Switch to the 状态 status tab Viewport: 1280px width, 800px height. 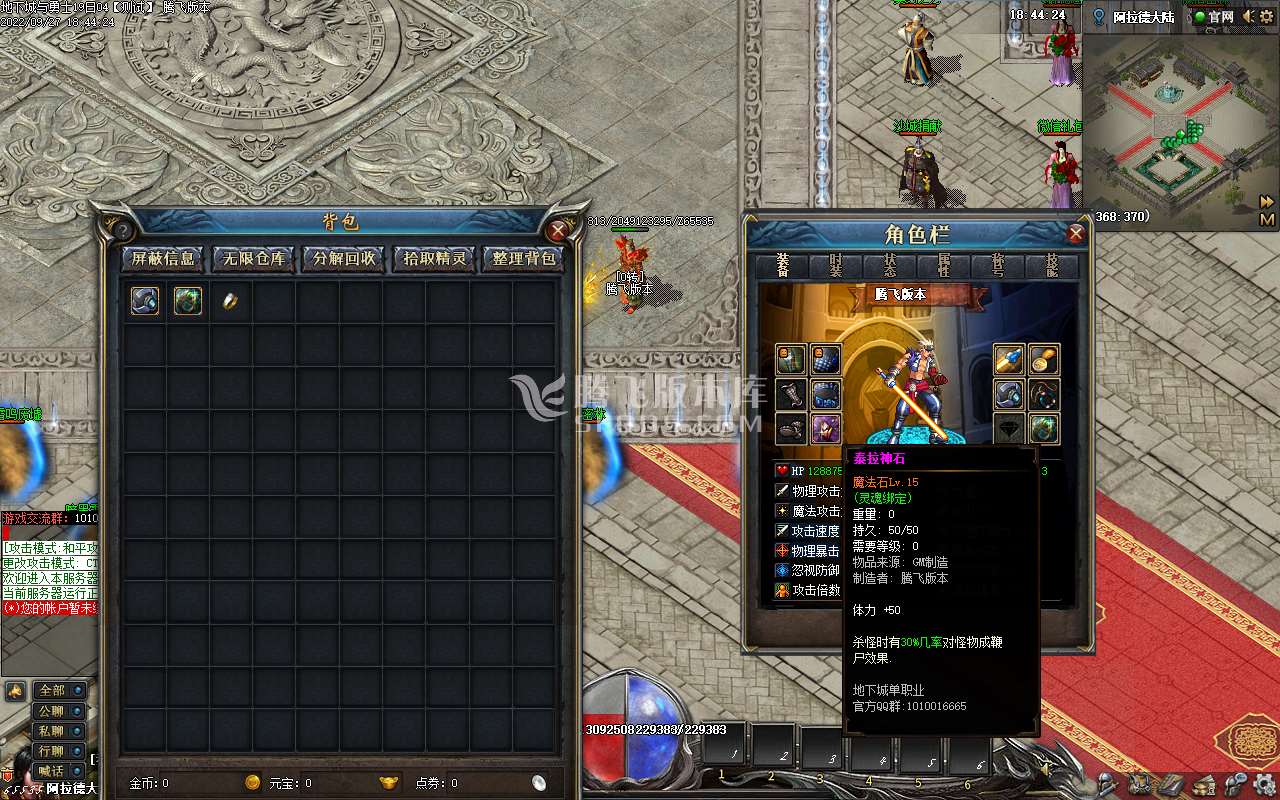point(890,266)
